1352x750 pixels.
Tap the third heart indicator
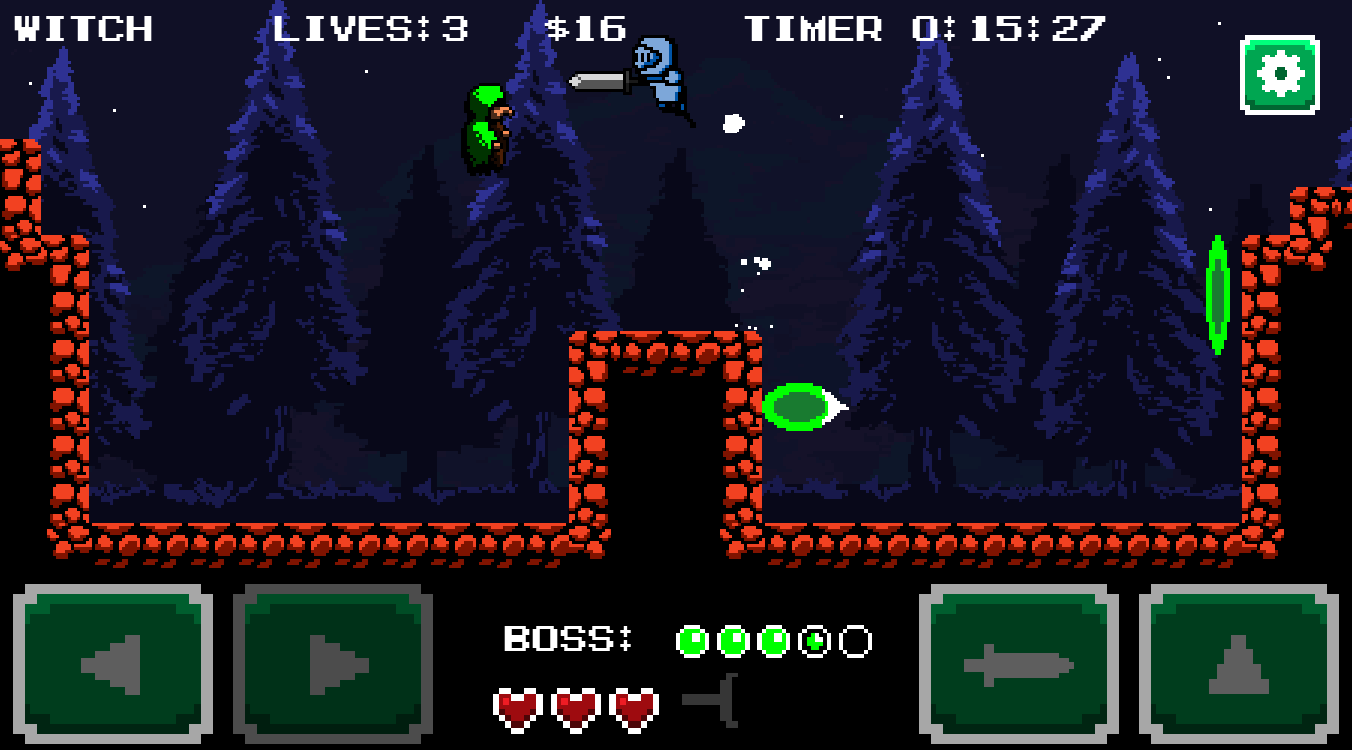(634, 708)
